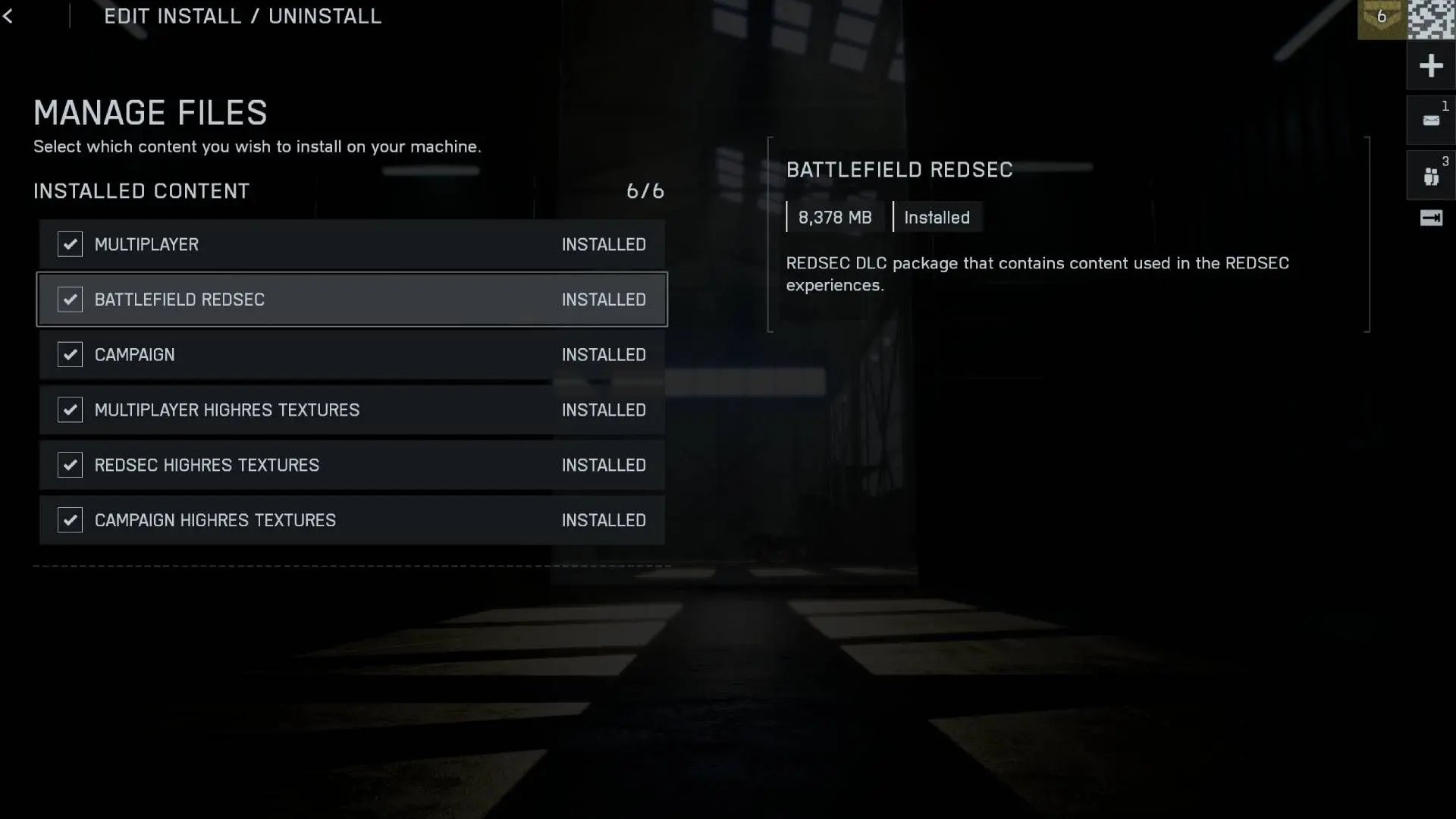Uncheck the CAMPAIGN checkbox
1456x819 pixels.
[70, 354]
